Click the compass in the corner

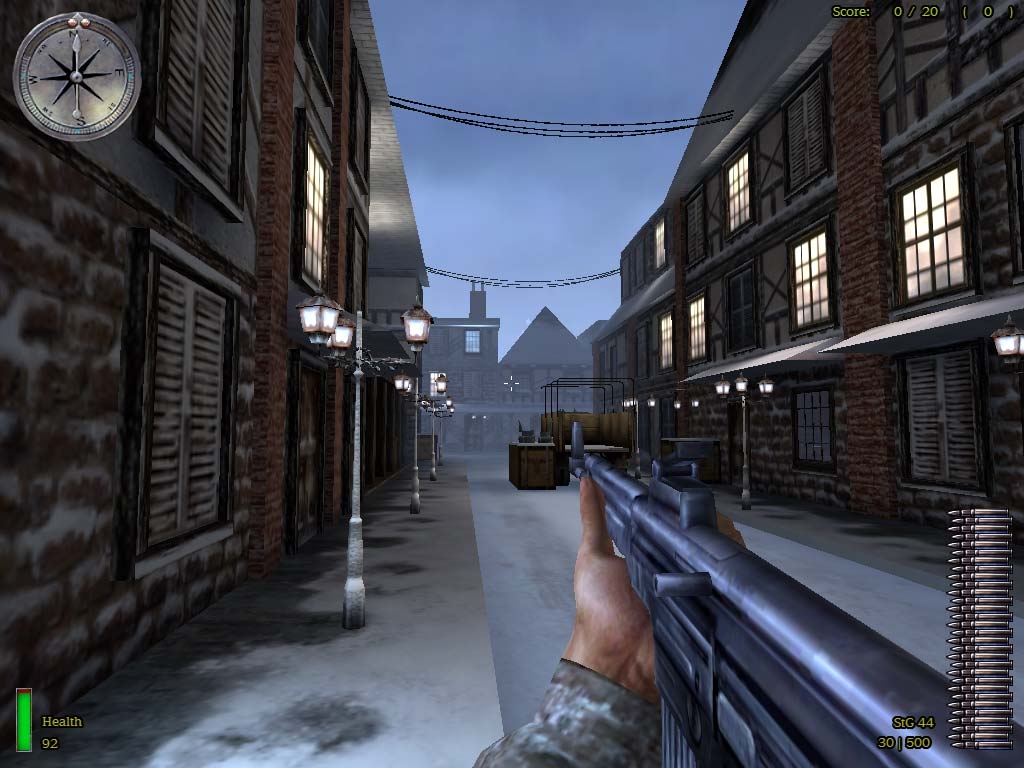tap(77, 76)
